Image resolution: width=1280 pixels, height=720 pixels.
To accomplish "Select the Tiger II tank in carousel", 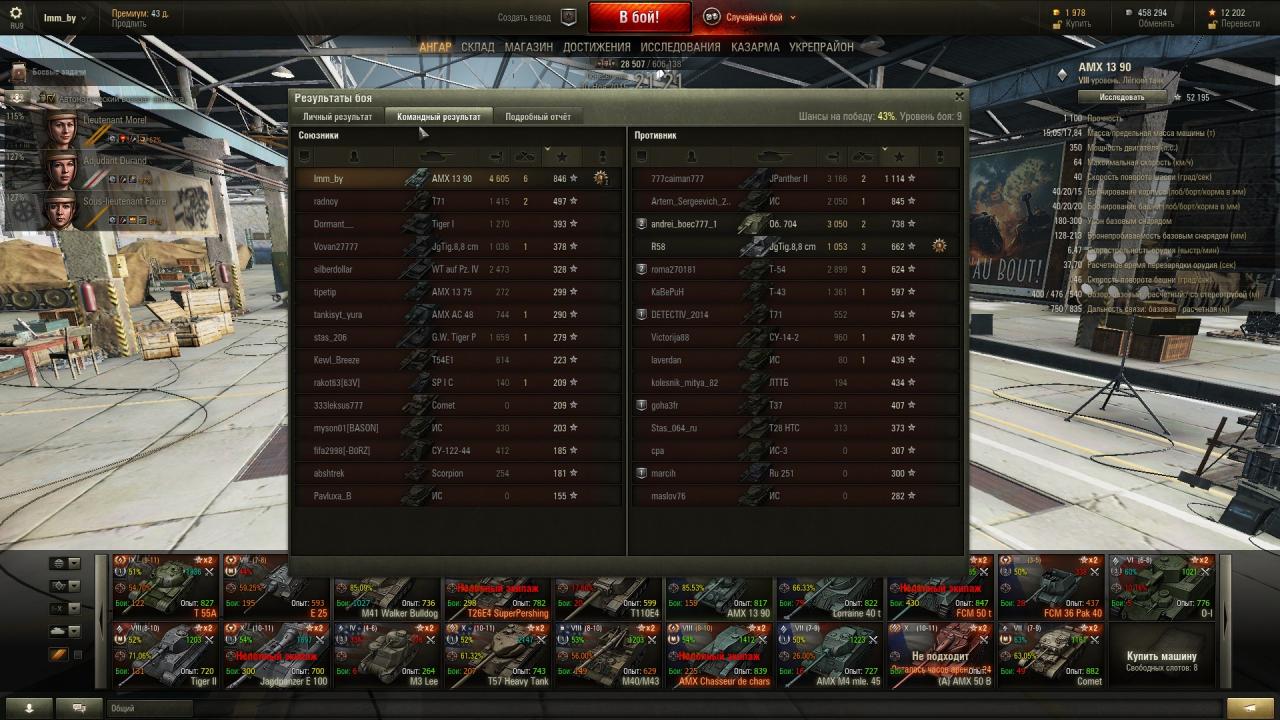I will tap(165, 655).
